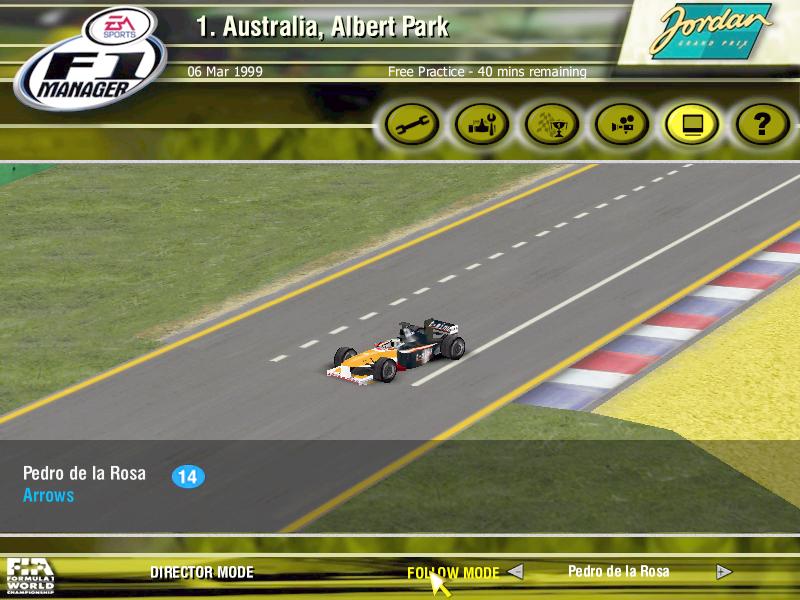Select Follow Mode
800x600 pixels.
coord(452,573)
